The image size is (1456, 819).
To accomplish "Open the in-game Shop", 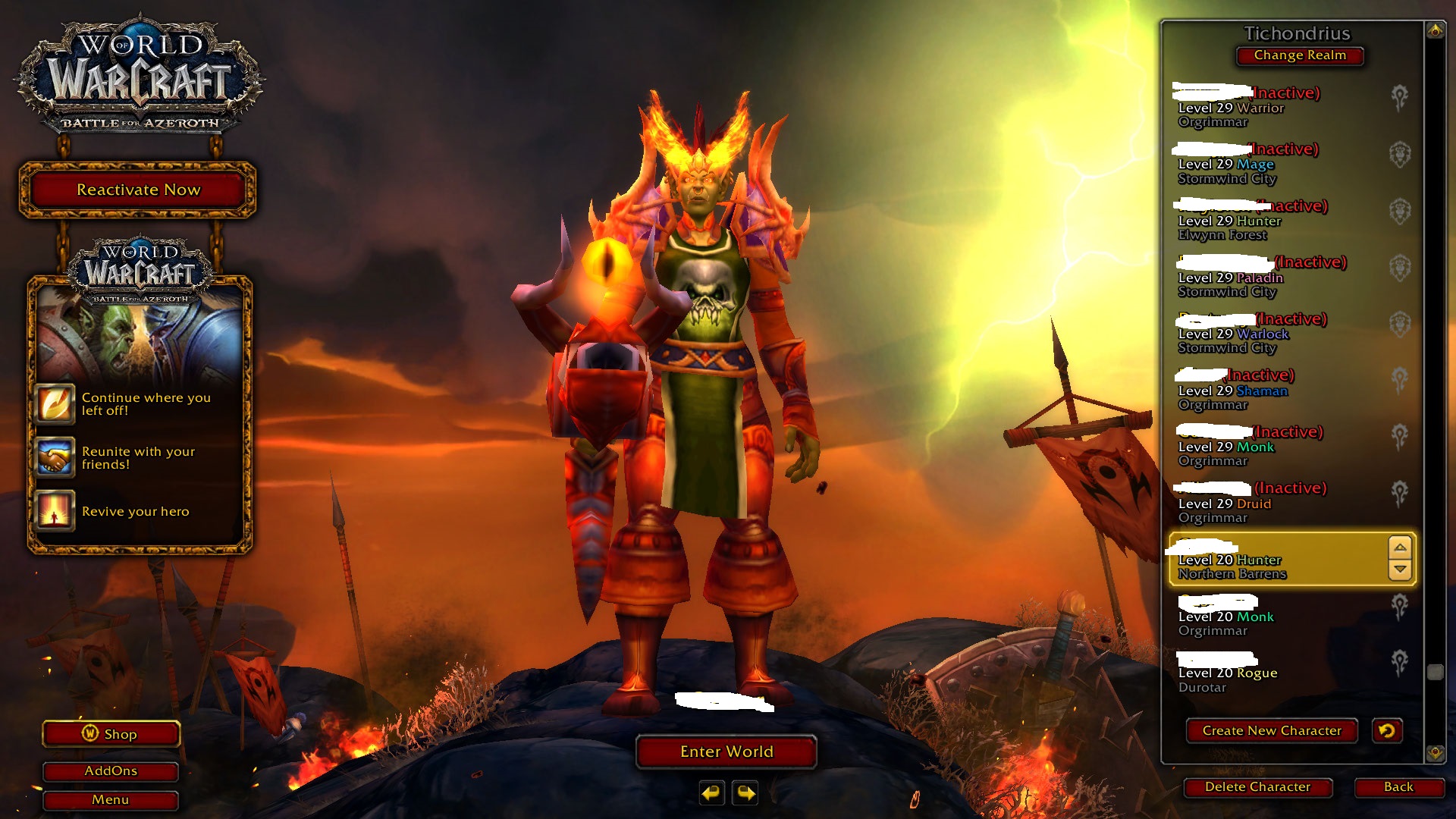I will tap(111, 734).
